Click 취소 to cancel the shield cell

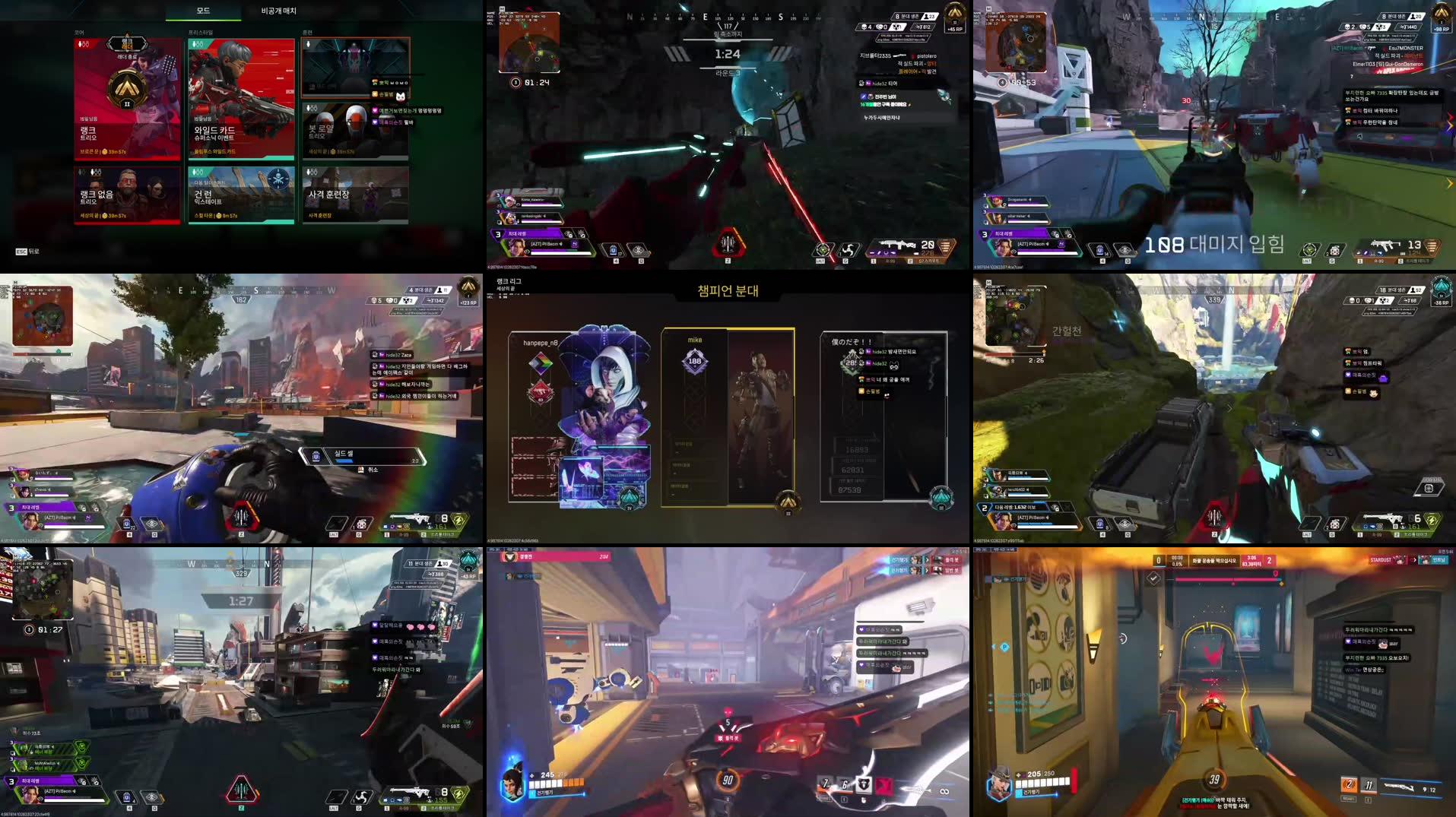(372, 470)
